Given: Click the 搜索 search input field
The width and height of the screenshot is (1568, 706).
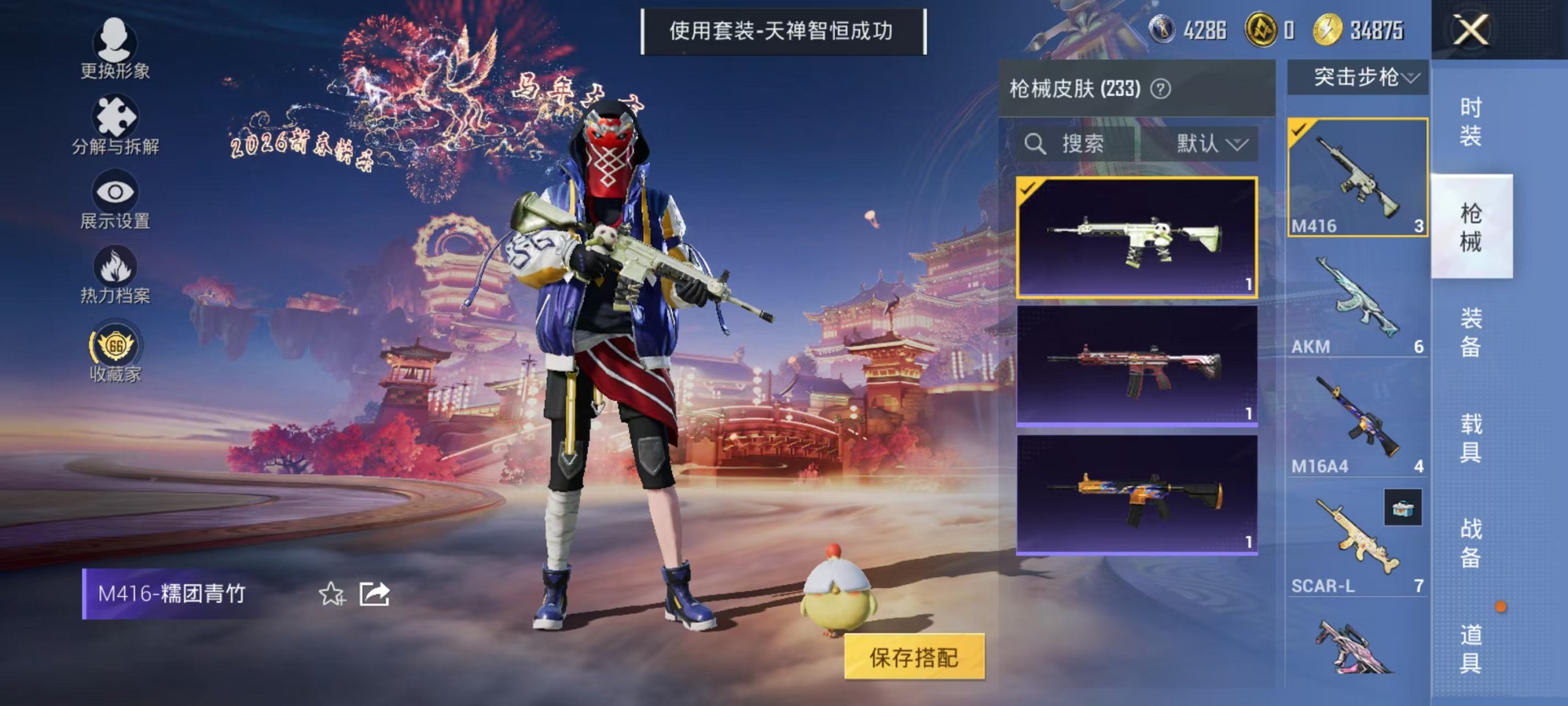Looking at the screenshot, I should (1083, 143).
